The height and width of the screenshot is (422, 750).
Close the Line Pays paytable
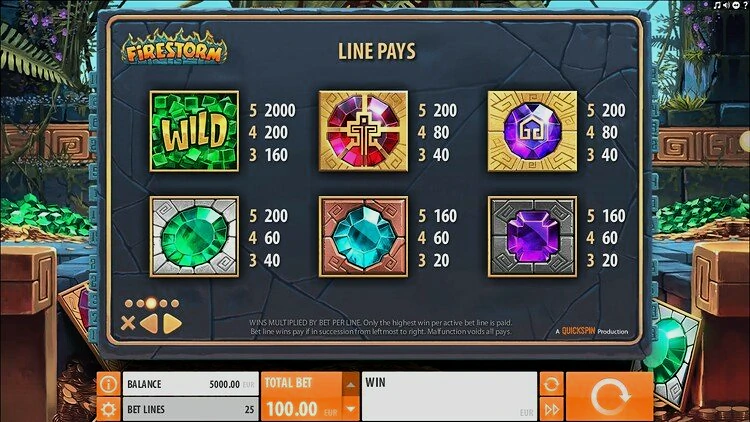click(x=128, y=323)
